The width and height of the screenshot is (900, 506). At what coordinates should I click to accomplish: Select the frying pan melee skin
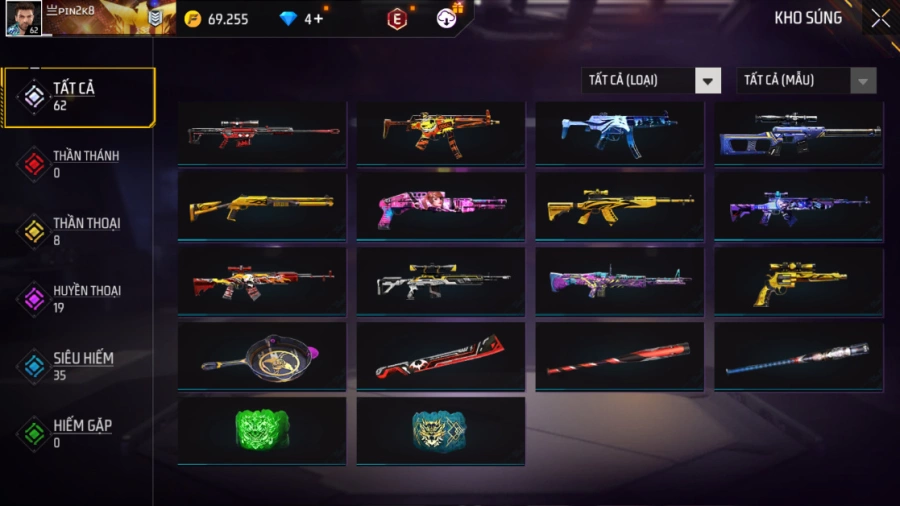click(262, 357)
